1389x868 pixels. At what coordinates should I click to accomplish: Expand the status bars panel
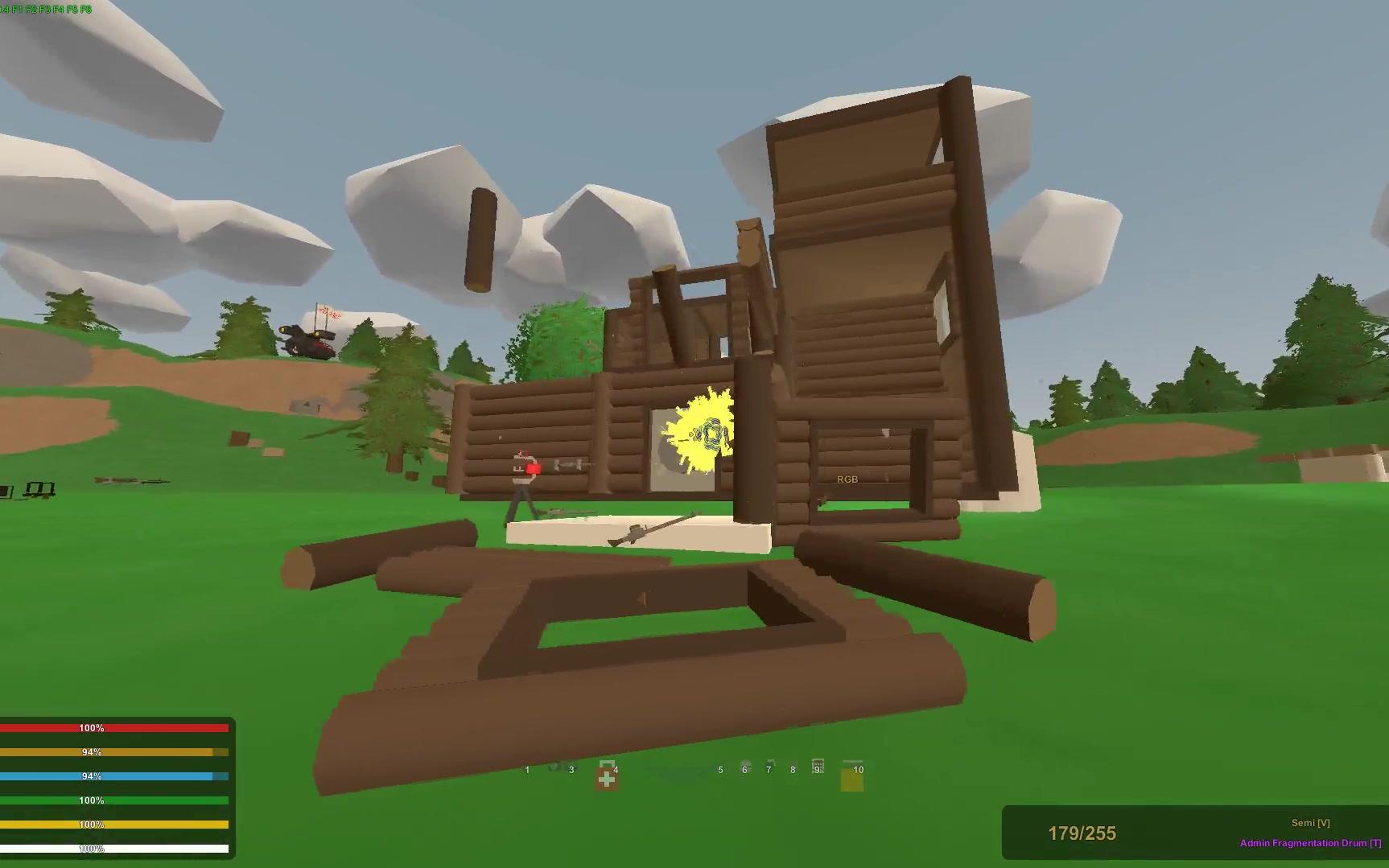tap(117, 787)
